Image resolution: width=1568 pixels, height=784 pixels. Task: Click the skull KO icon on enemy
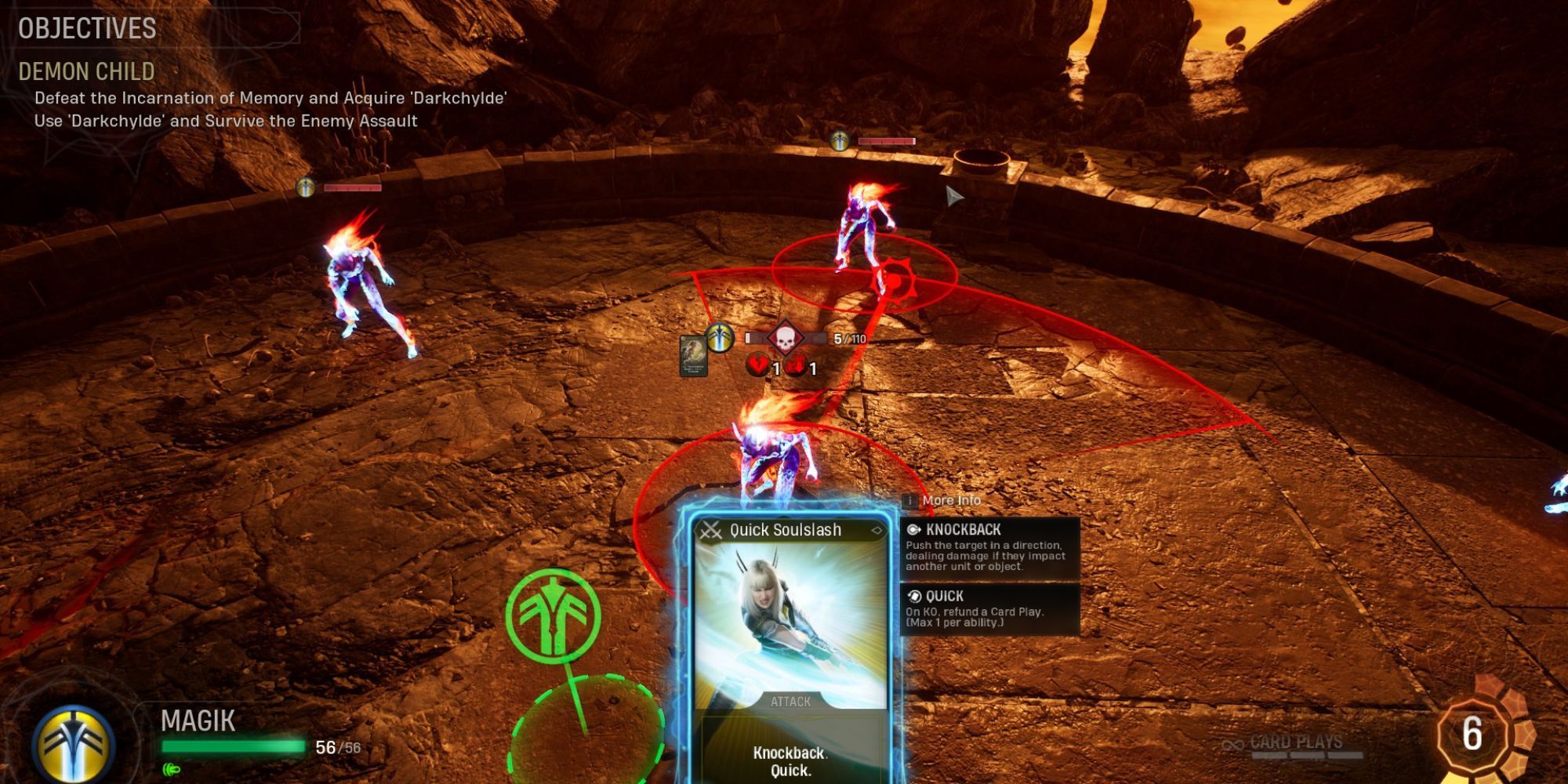click(x=784, y=338)
